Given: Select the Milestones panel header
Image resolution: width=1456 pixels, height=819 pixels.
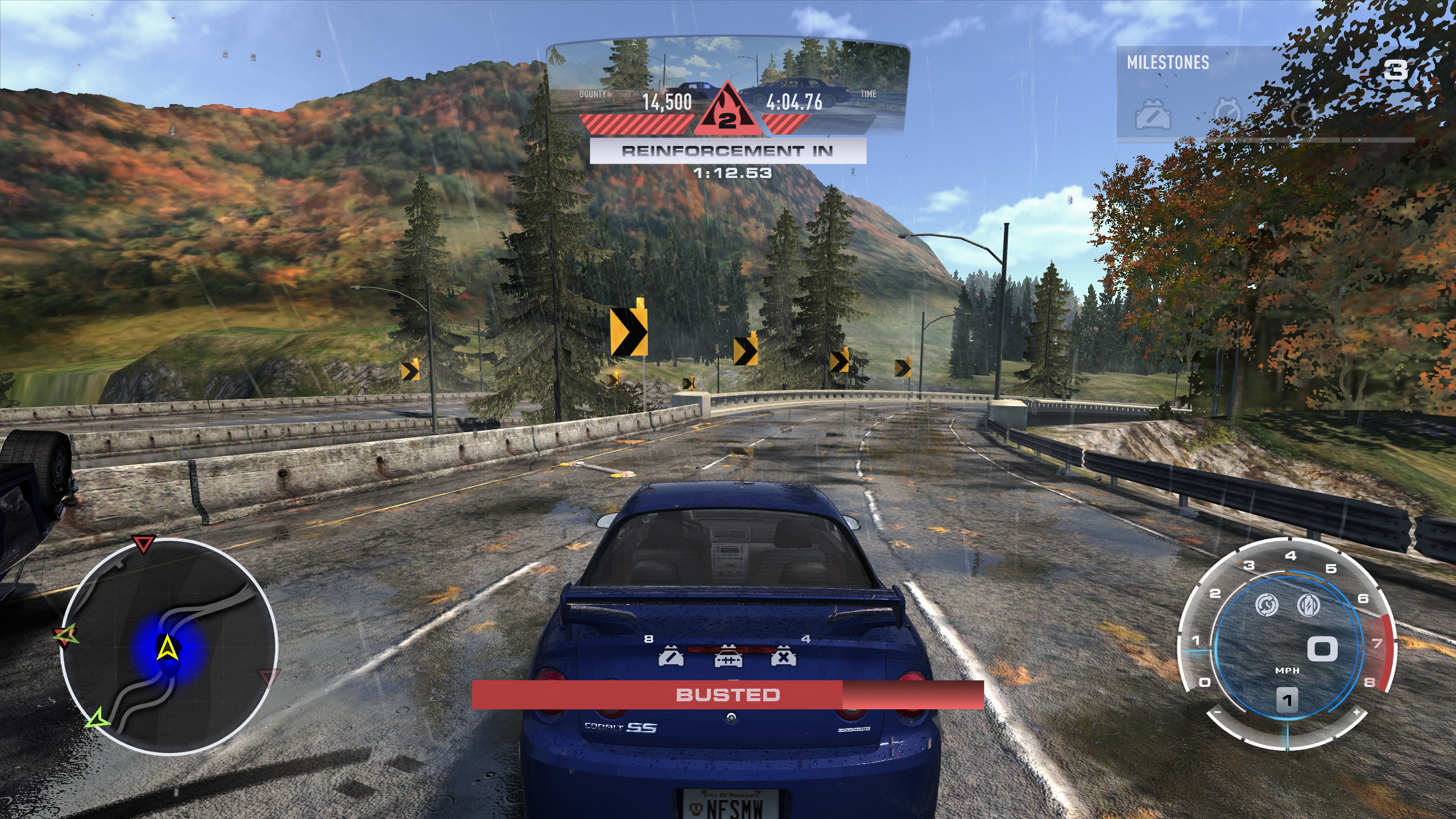Looking at the screenshot, I should (x=1168, y=63).
